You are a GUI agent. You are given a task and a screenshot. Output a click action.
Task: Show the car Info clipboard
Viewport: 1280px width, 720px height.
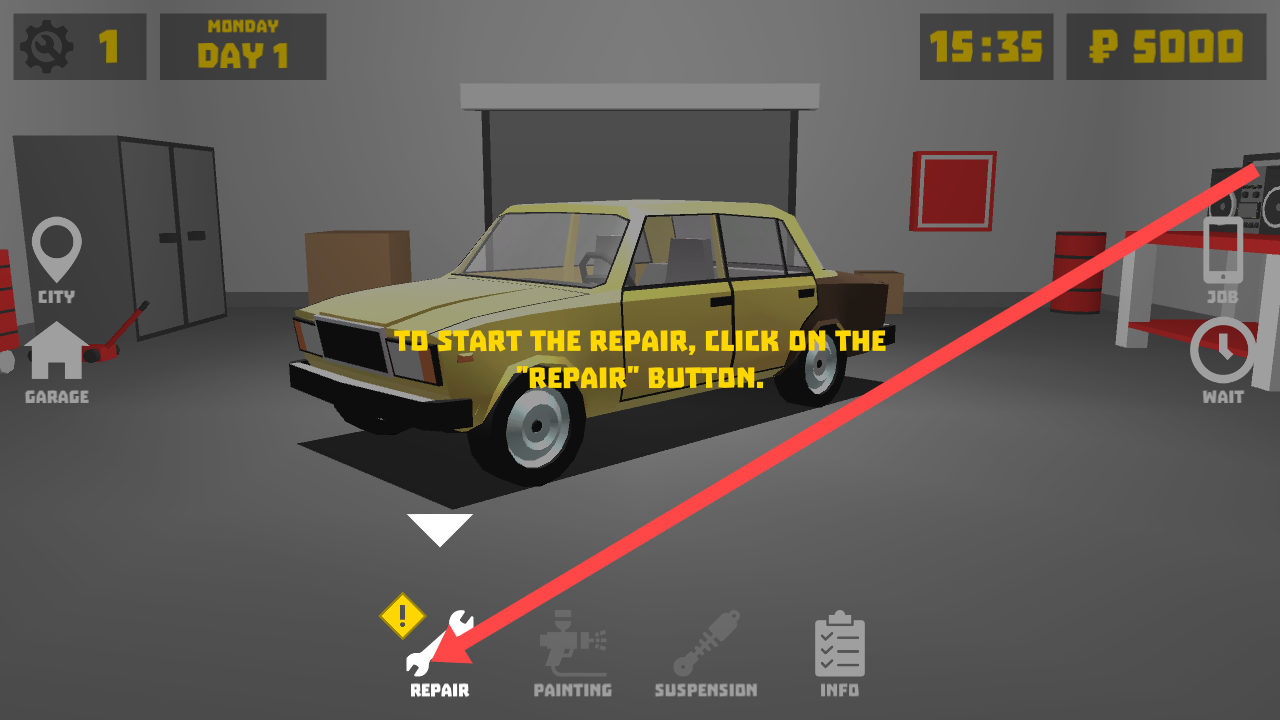pyautogui.click(x=840, y=652)
